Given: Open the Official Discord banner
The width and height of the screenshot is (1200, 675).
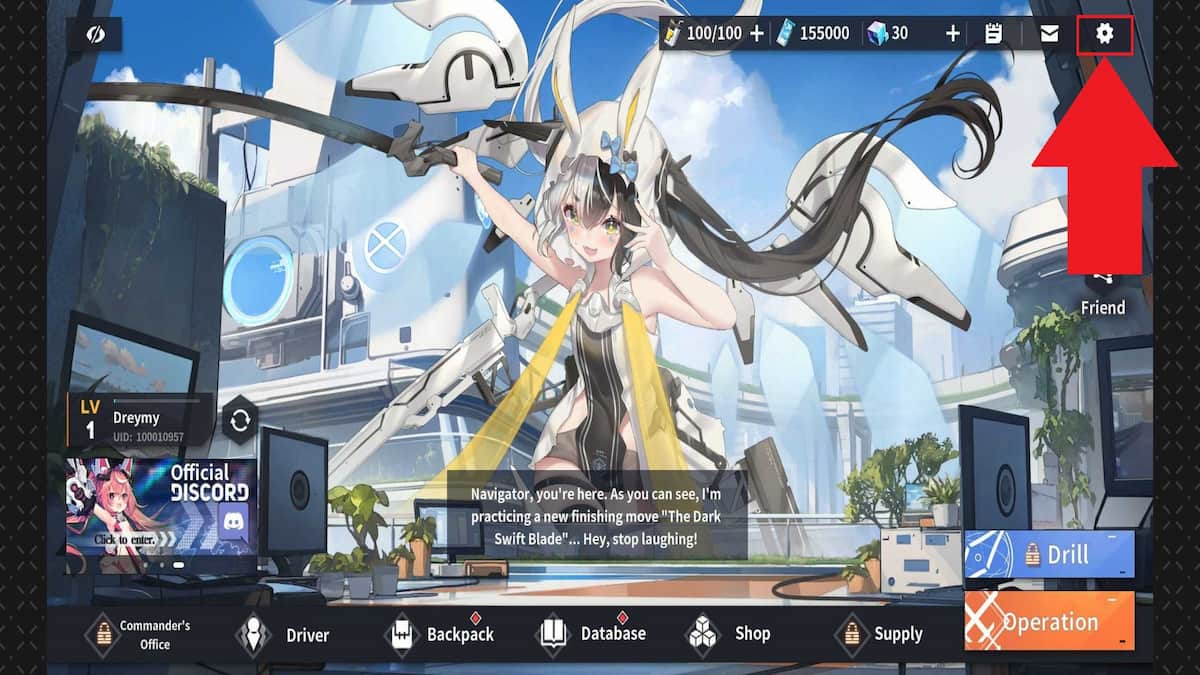Looking at the screenshot, I should (x=161, y=506).
